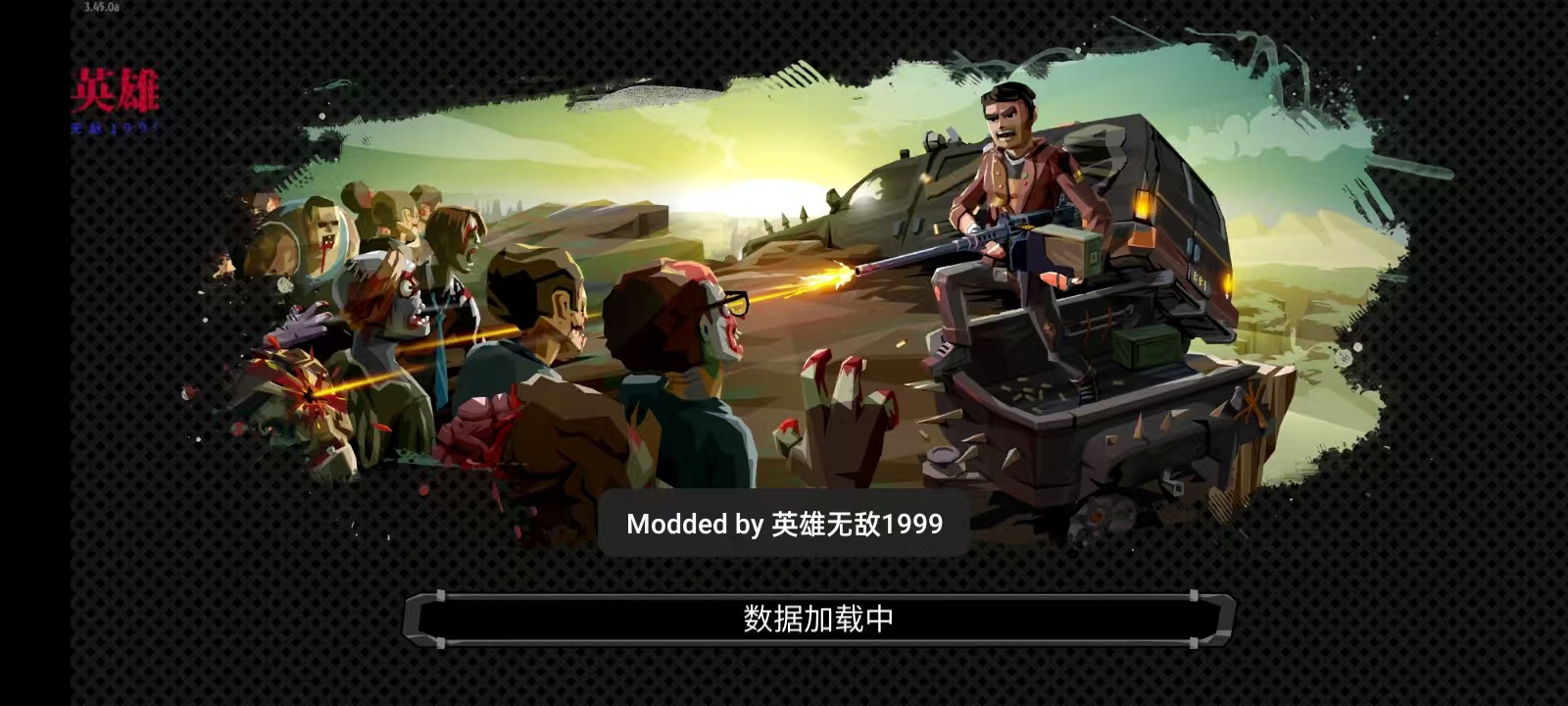This screenshot has height=706, width=1568.
Task: Click the Modded by 英雄无敌1999 banner
Action: [784, 524]
